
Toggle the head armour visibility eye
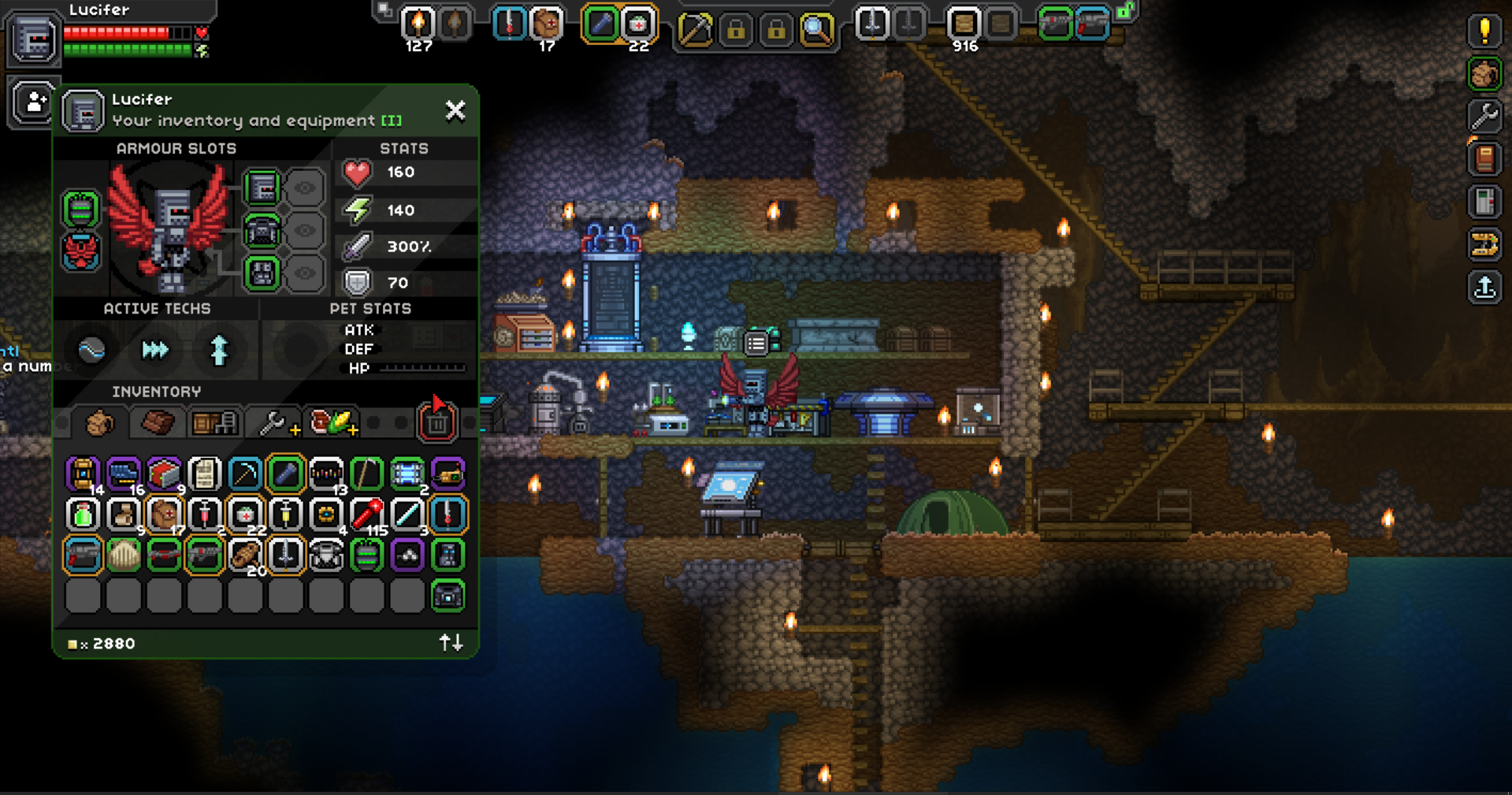tap(305, 188)
